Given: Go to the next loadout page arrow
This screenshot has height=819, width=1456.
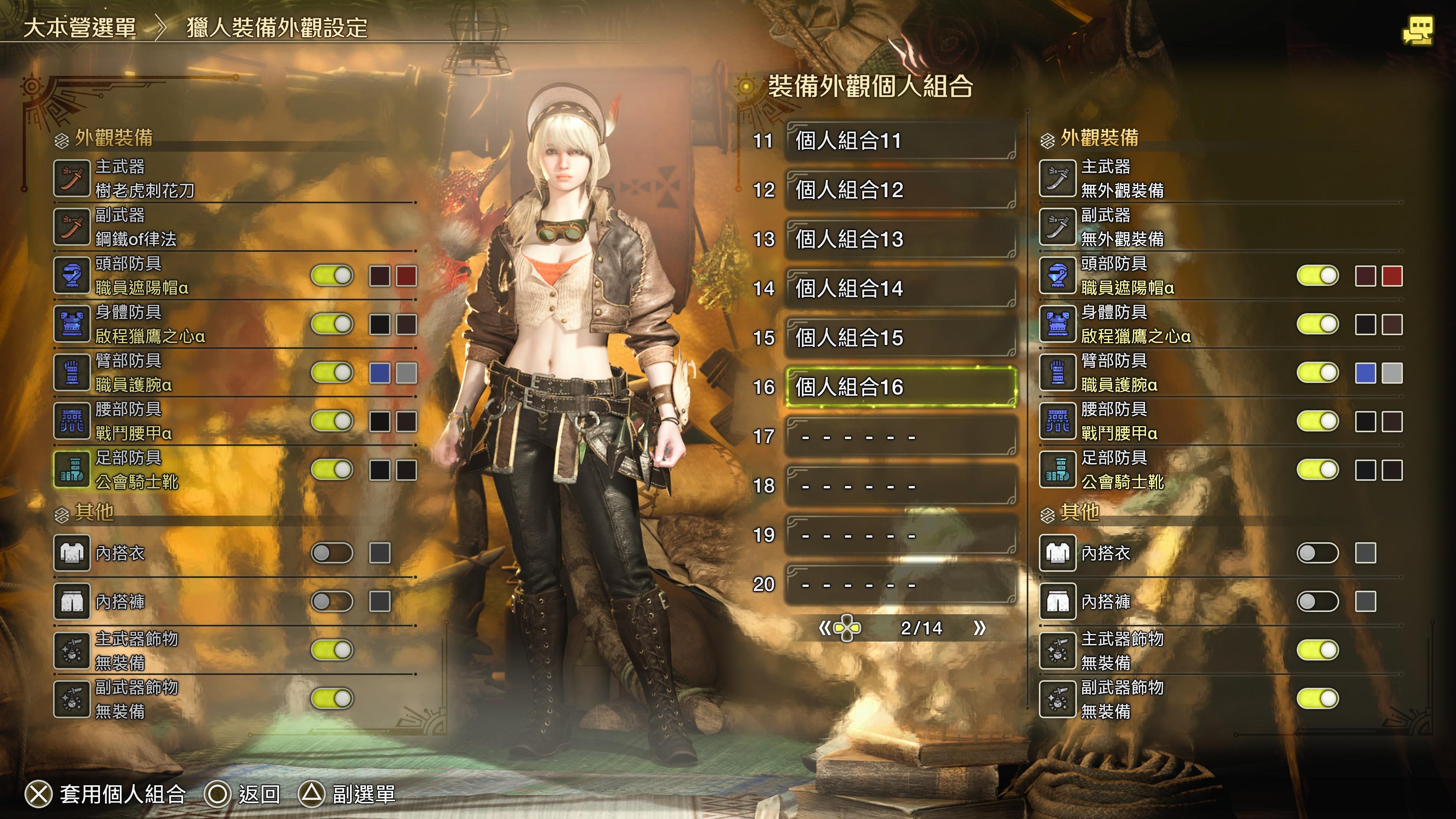Looking at the screenshot, I should [x=979, y=628].
